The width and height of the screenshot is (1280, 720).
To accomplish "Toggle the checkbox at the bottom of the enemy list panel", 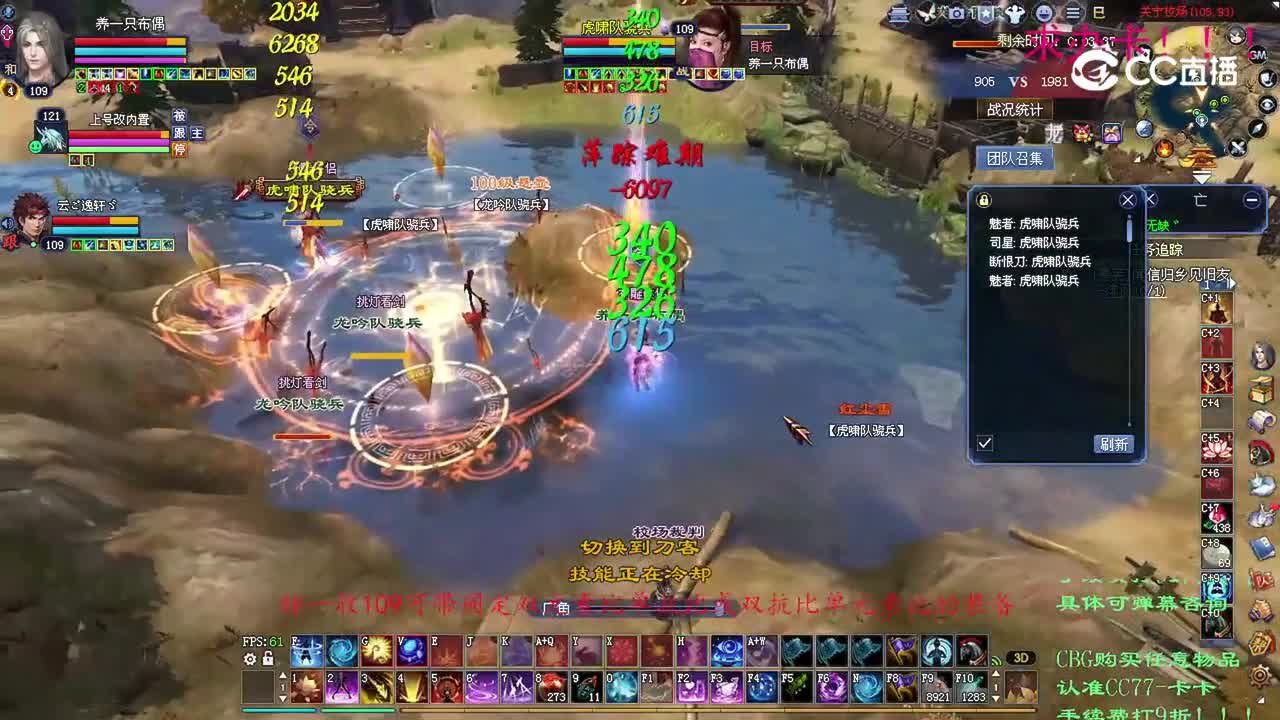I will [985, 443].
